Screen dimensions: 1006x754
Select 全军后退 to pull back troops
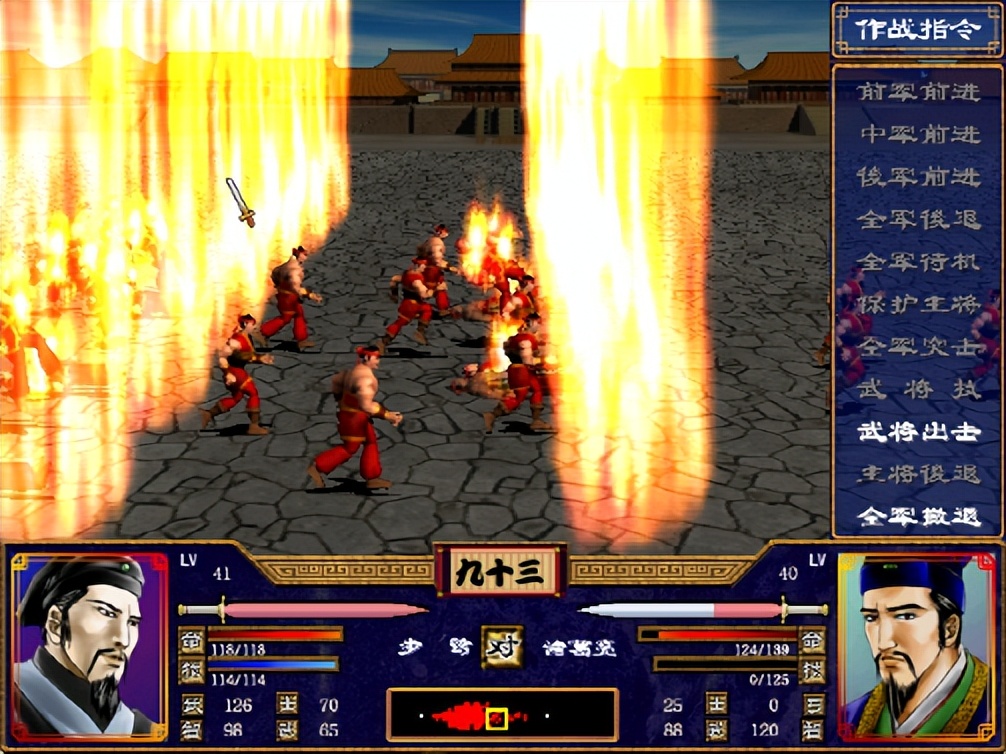(918, 219)
